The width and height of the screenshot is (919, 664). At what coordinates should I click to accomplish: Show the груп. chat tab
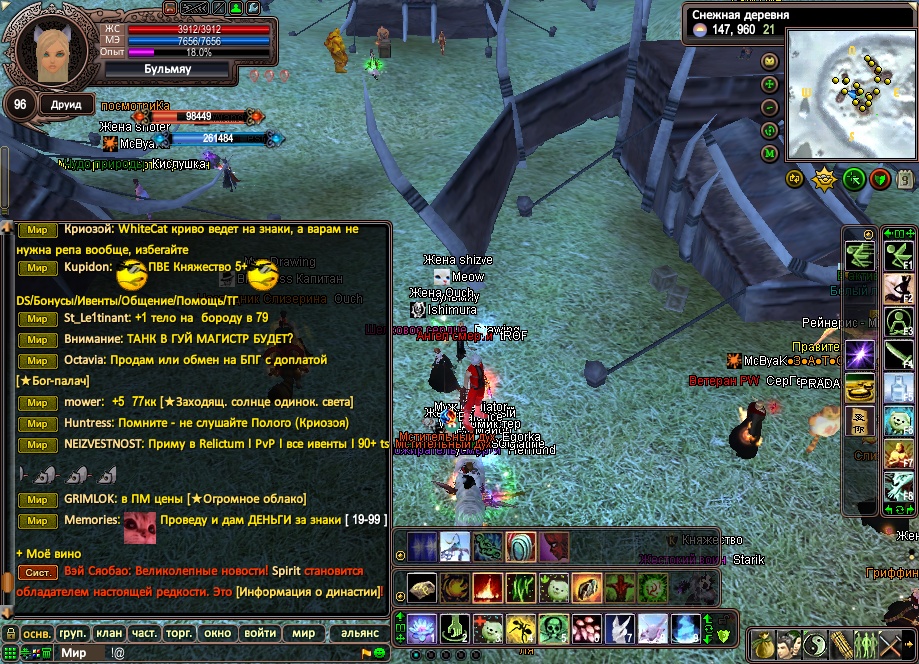tap(72, 634)
